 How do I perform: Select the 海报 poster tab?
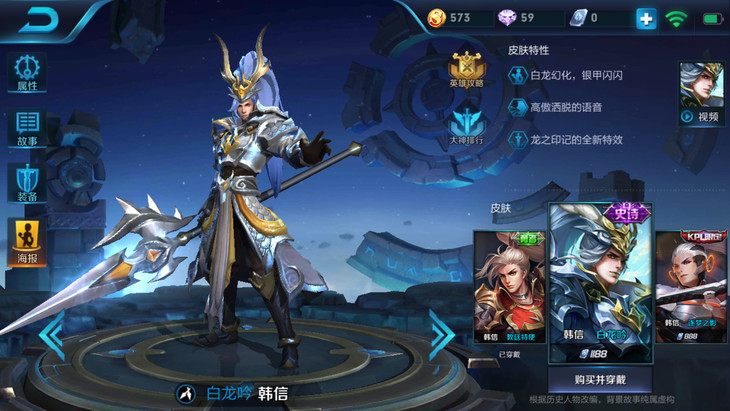point(27,243)
